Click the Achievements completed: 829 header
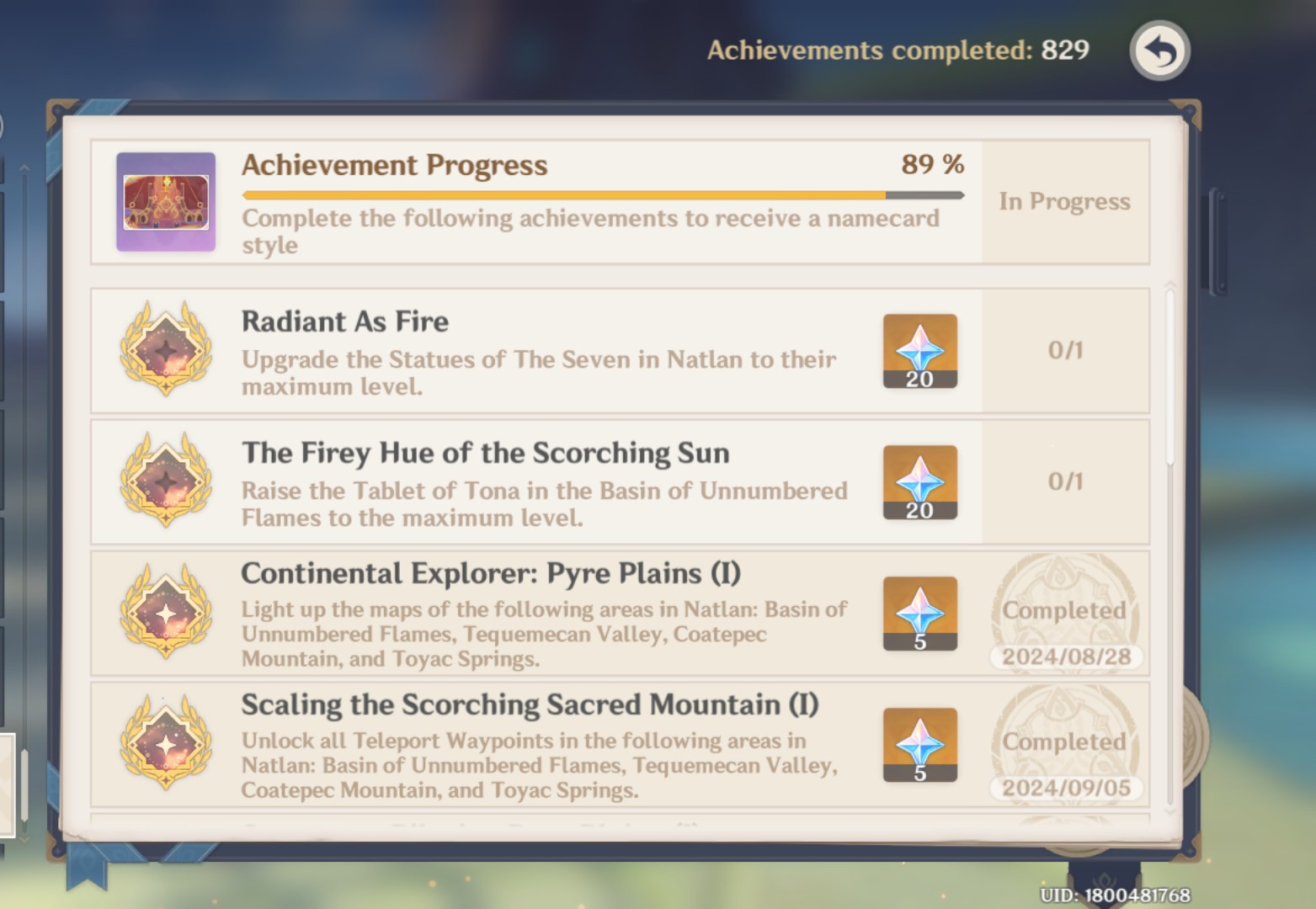This screenshot has width=1316, height=909. (898, 50)
